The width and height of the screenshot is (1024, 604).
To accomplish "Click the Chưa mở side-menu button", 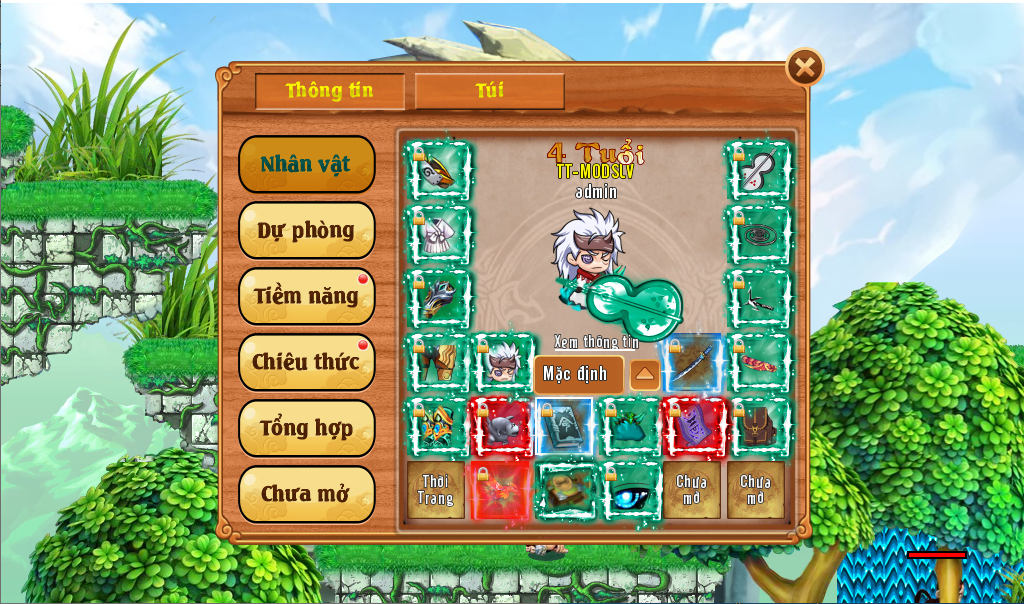I will click(x=306, y=494).
